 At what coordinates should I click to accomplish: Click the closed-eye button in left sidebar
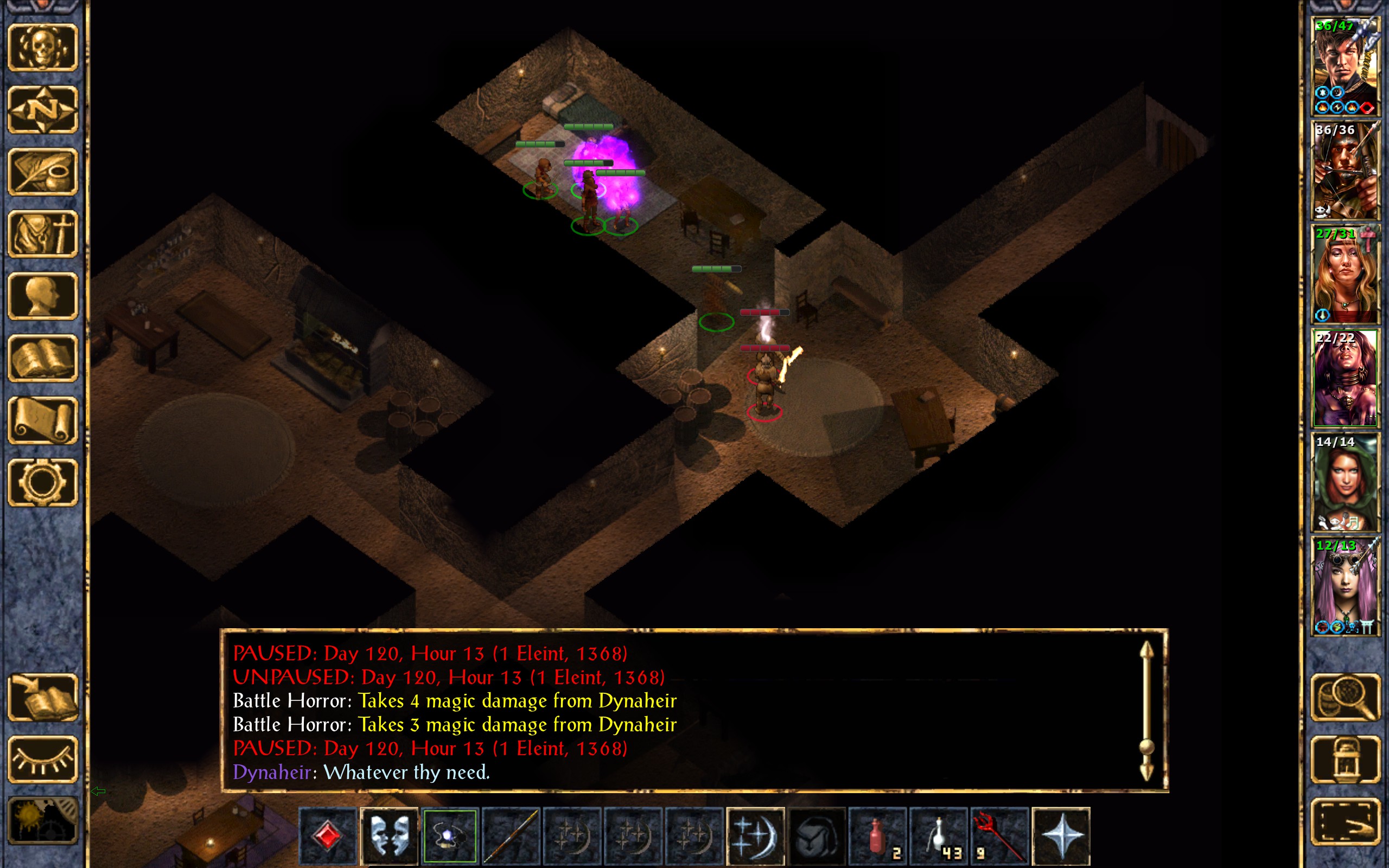[x=42, y=759]
